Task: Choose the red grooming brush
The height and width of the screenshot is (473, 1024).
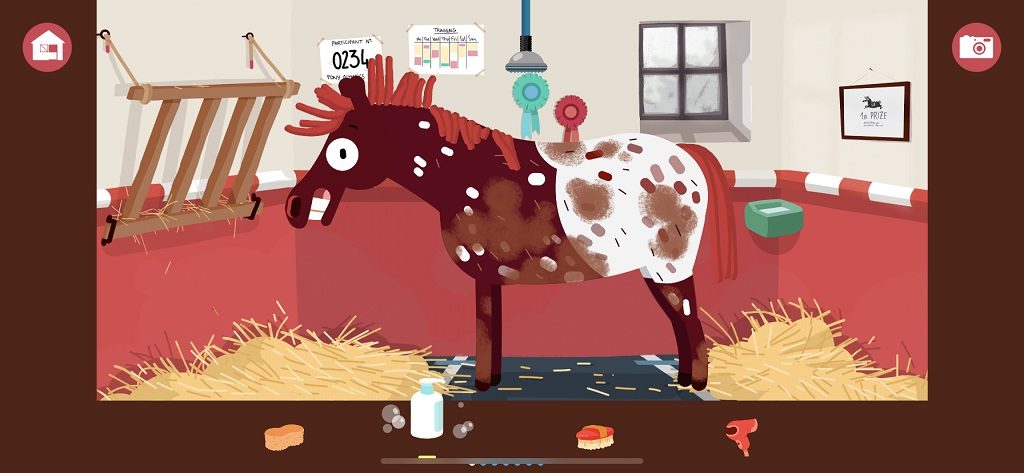Action: tap(595, 435)
